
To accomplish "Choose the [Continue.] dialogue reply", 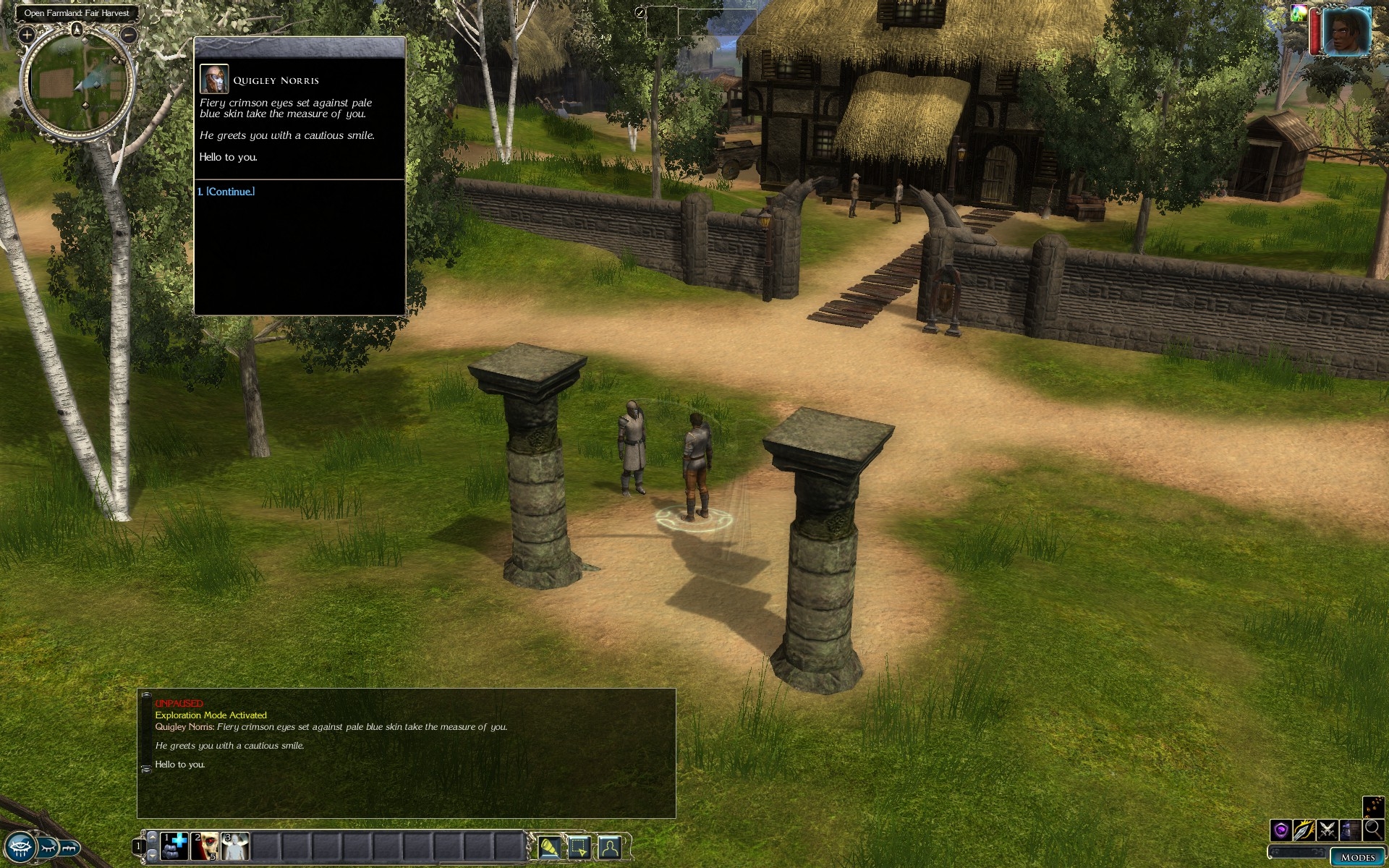I will point(230,192).
